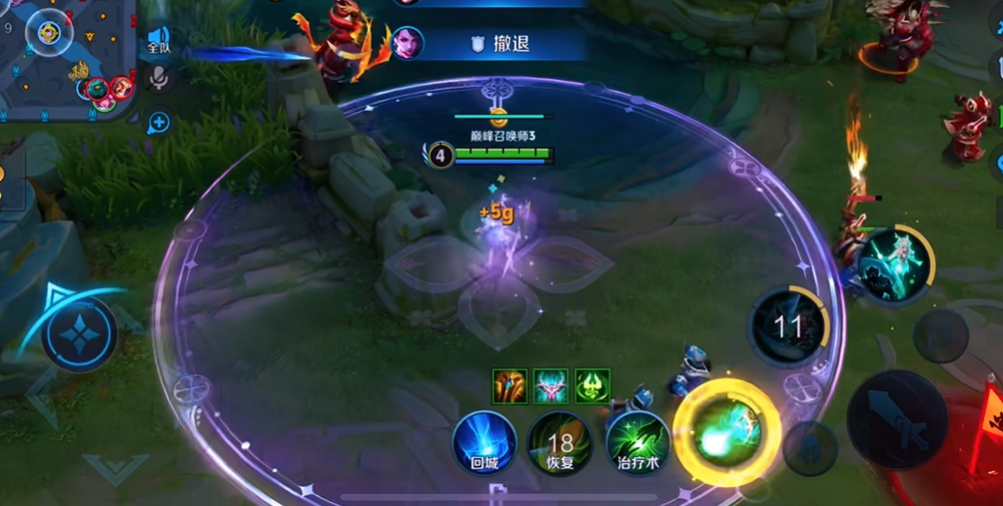This screenshot has width=1003, height=506.
Task: Select the green emblem buff icon
Action: 592,386
